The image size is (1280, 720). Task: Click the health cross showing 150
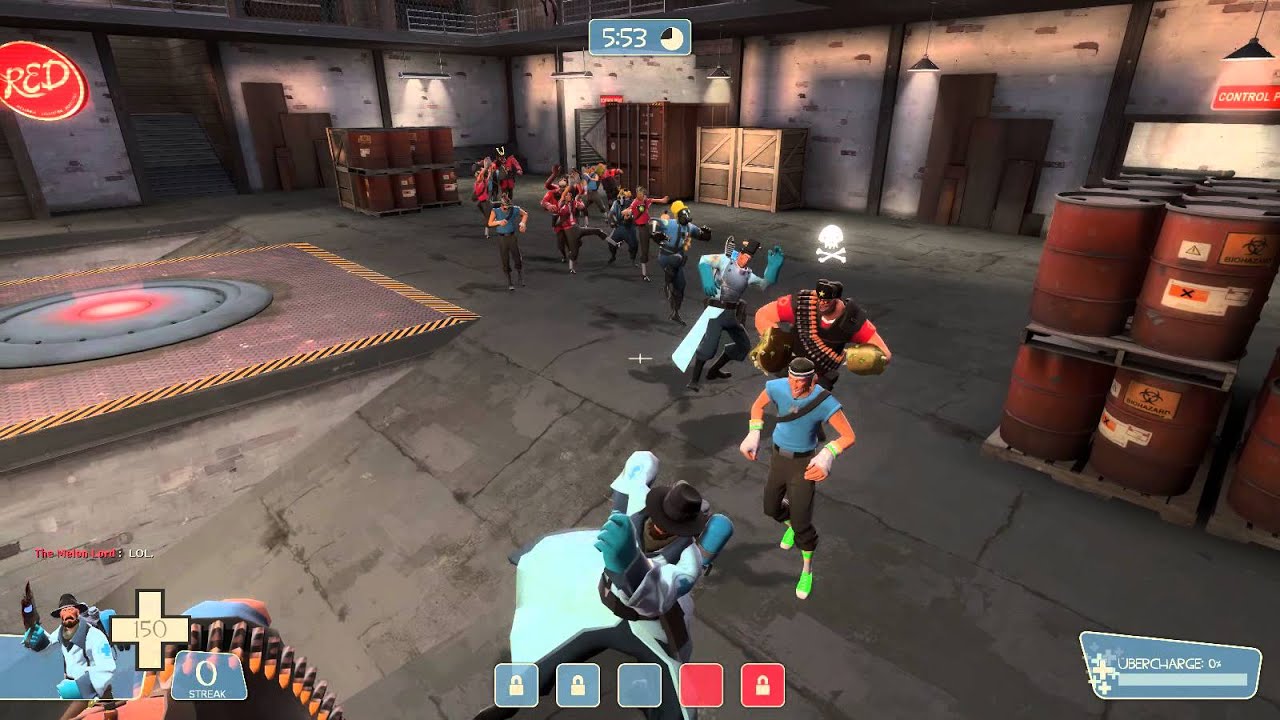pos(150,630)
